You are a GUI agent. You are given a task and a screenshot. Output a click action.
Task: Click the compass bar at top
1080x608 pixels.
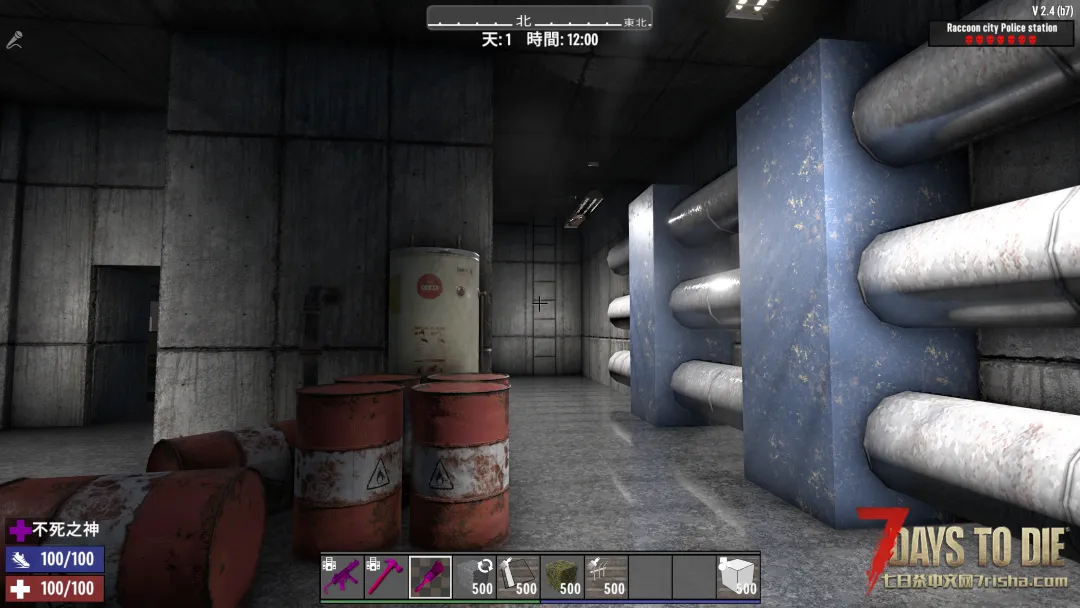pyautogui.click(x=539, y=20)
